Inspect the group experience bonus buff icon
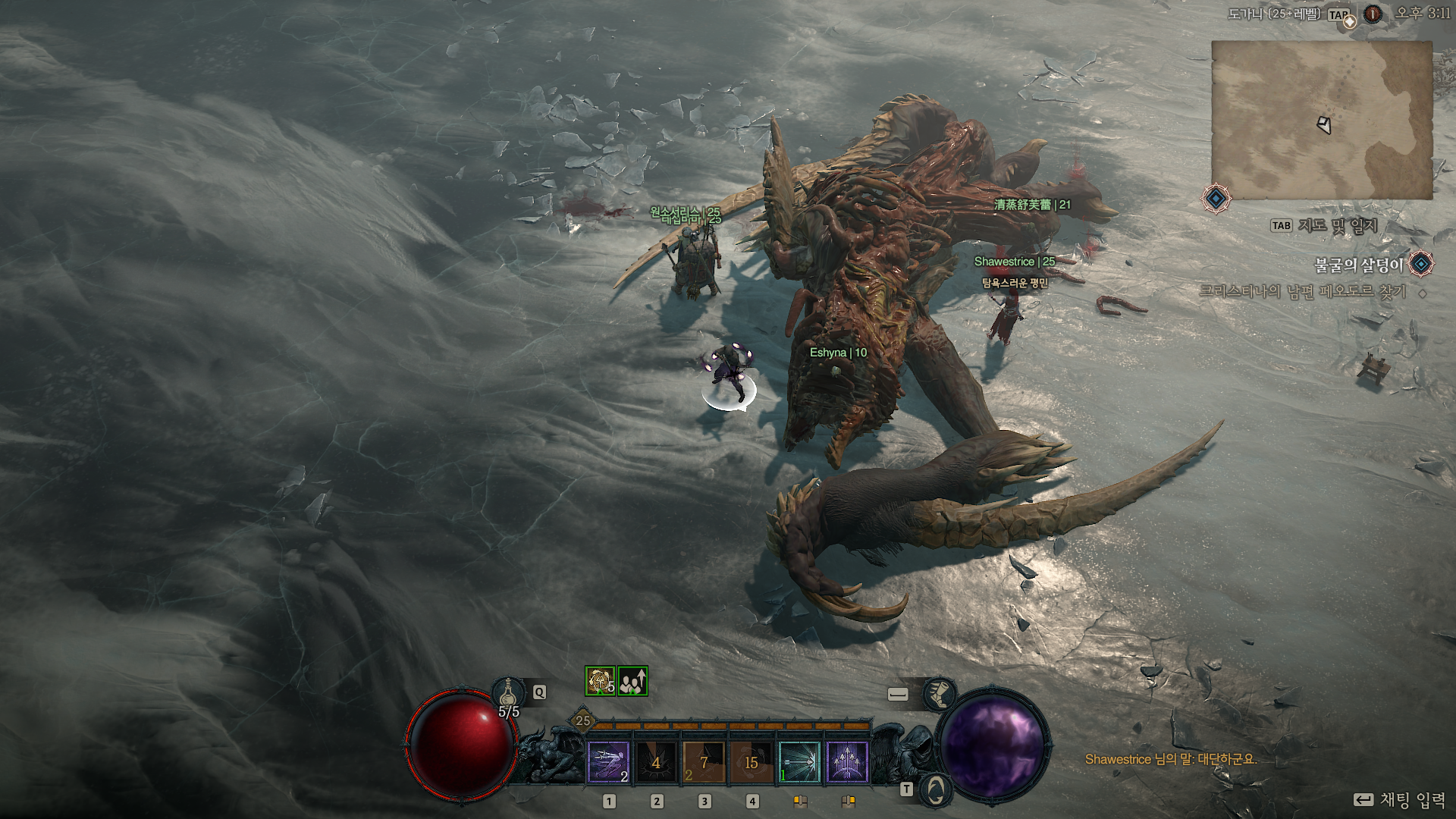This screenshot has width=1456, height=819. [x=632, y=681]
